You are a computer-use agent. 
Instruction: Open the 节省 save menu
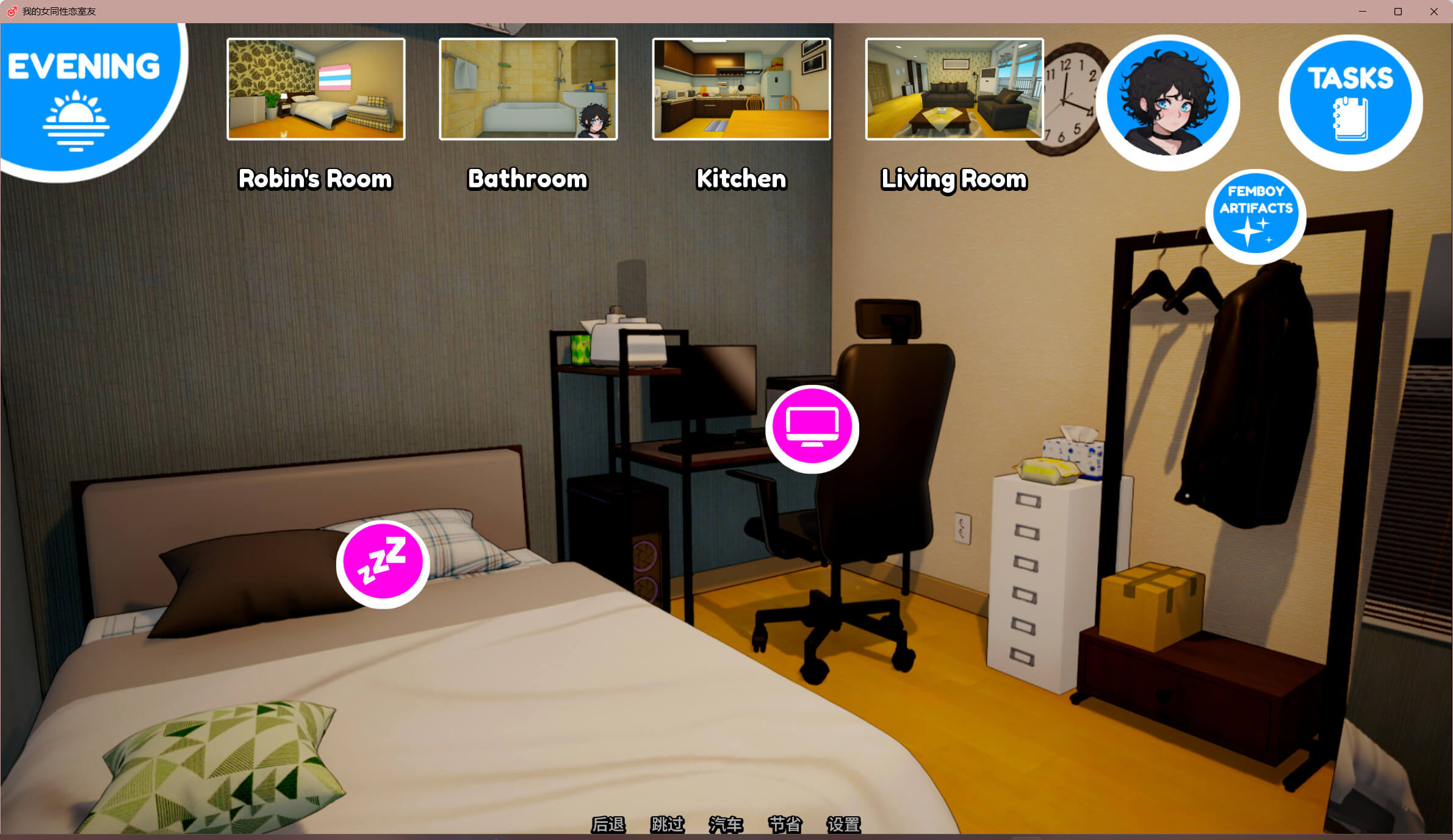point(785,825)
